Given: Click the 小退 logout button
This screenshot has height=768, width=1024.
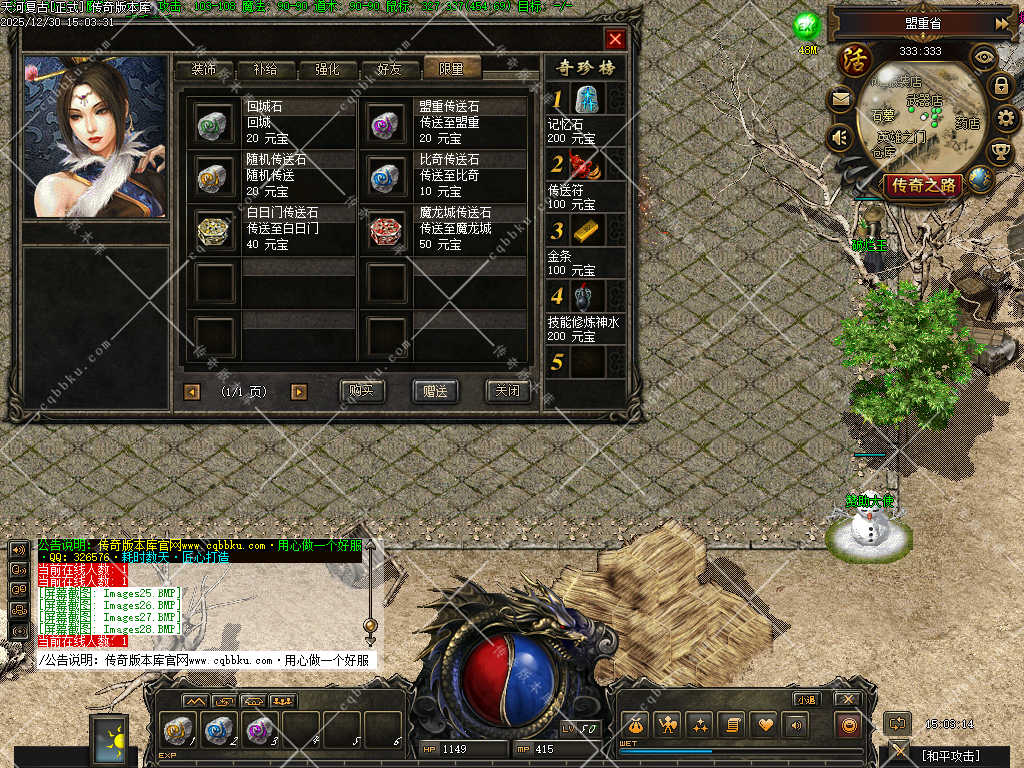Looking at the screenshot, I should 806,699.
